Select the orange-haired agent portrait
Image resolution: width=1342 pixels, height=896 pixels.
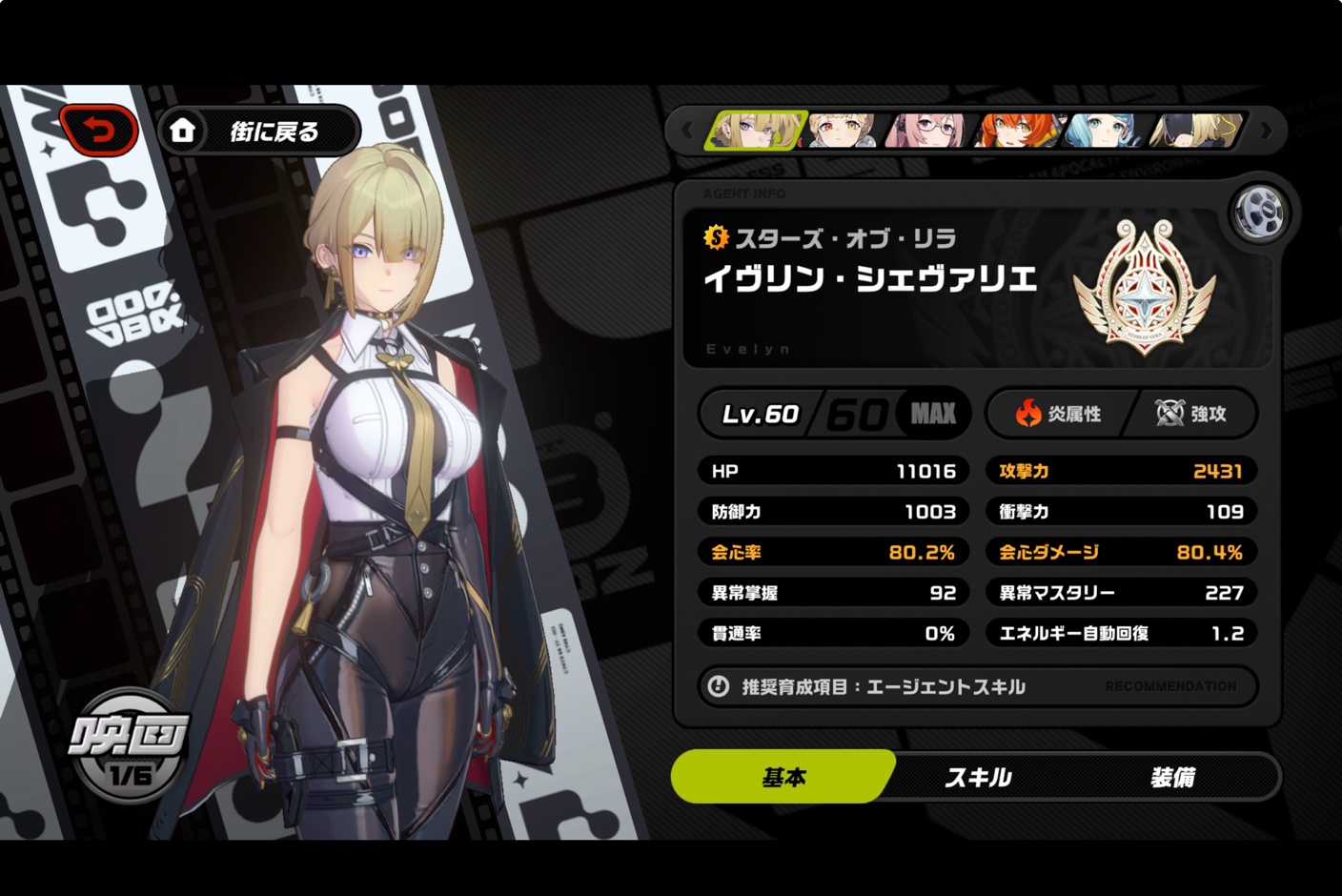click(1016, 131)
